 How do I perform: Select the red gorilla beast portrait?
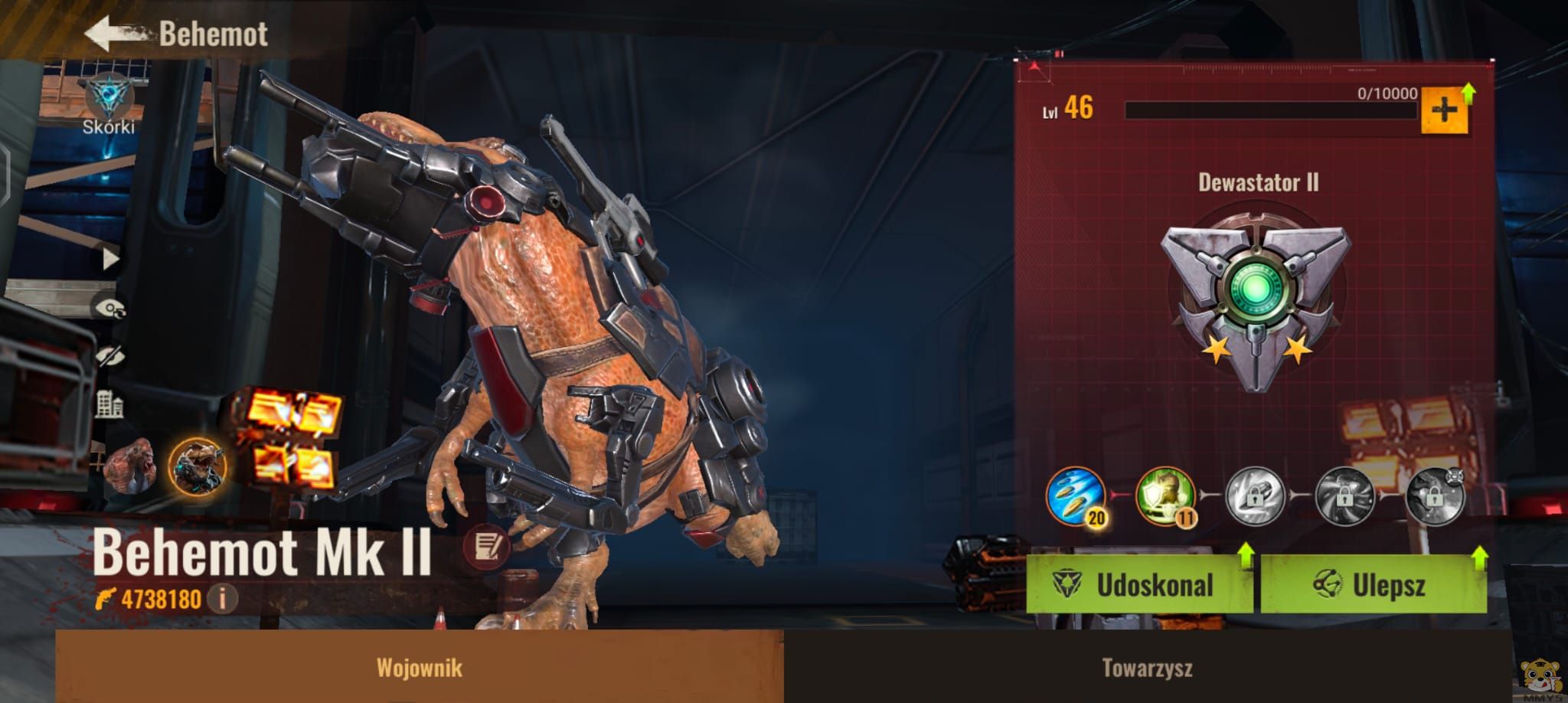[132, 466]
